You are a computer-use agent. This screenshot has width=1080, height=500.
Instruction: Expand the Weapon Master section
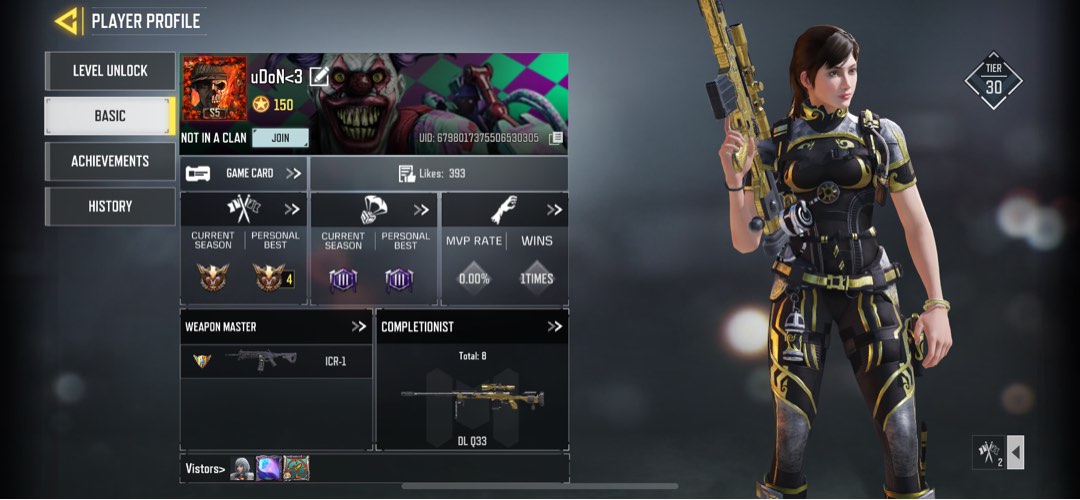pyautogui.click(x=358, y=326)
